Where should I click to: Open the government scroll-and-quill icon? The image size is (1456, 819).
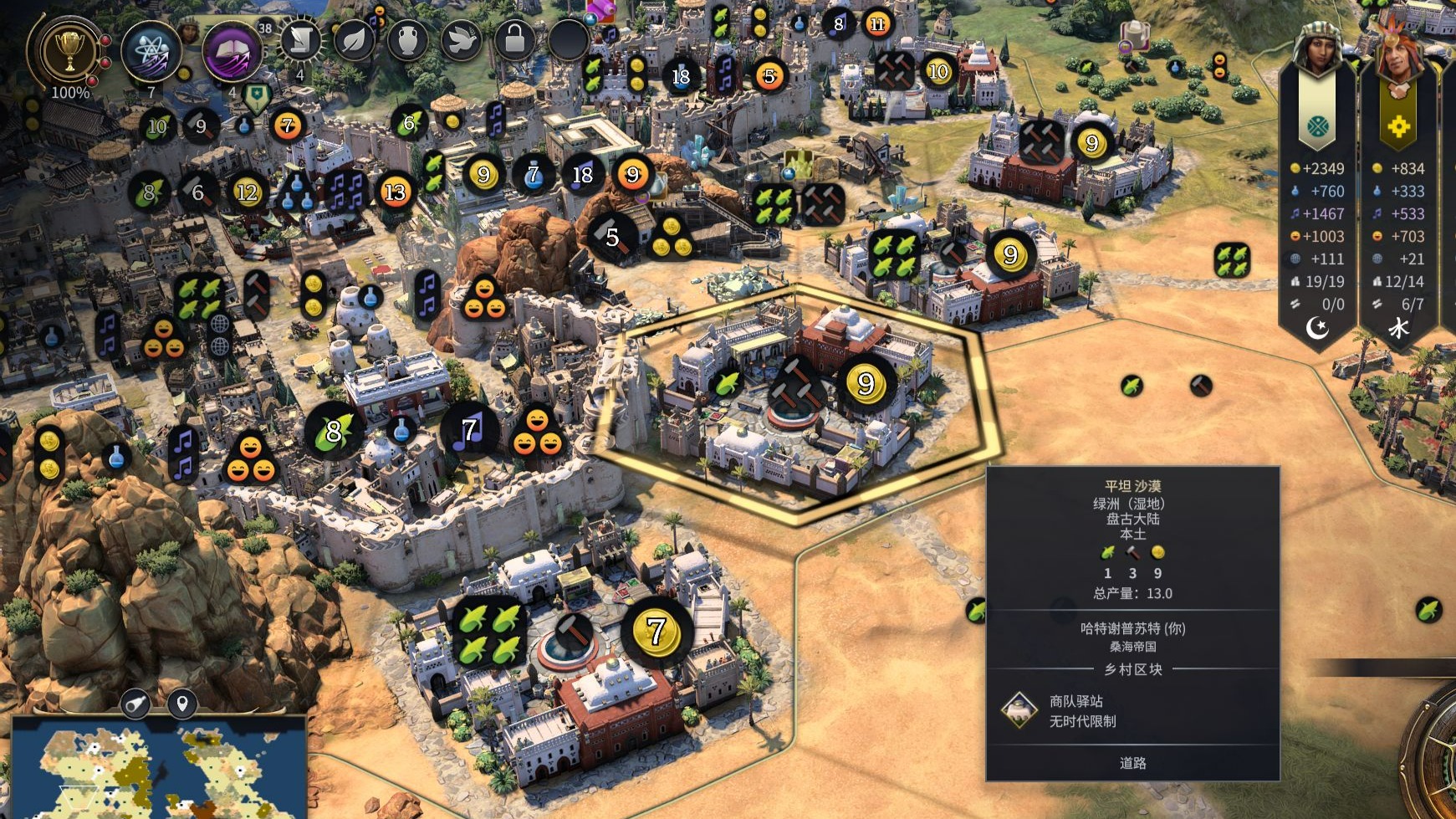pyautogui.click(x=300, y=40)
